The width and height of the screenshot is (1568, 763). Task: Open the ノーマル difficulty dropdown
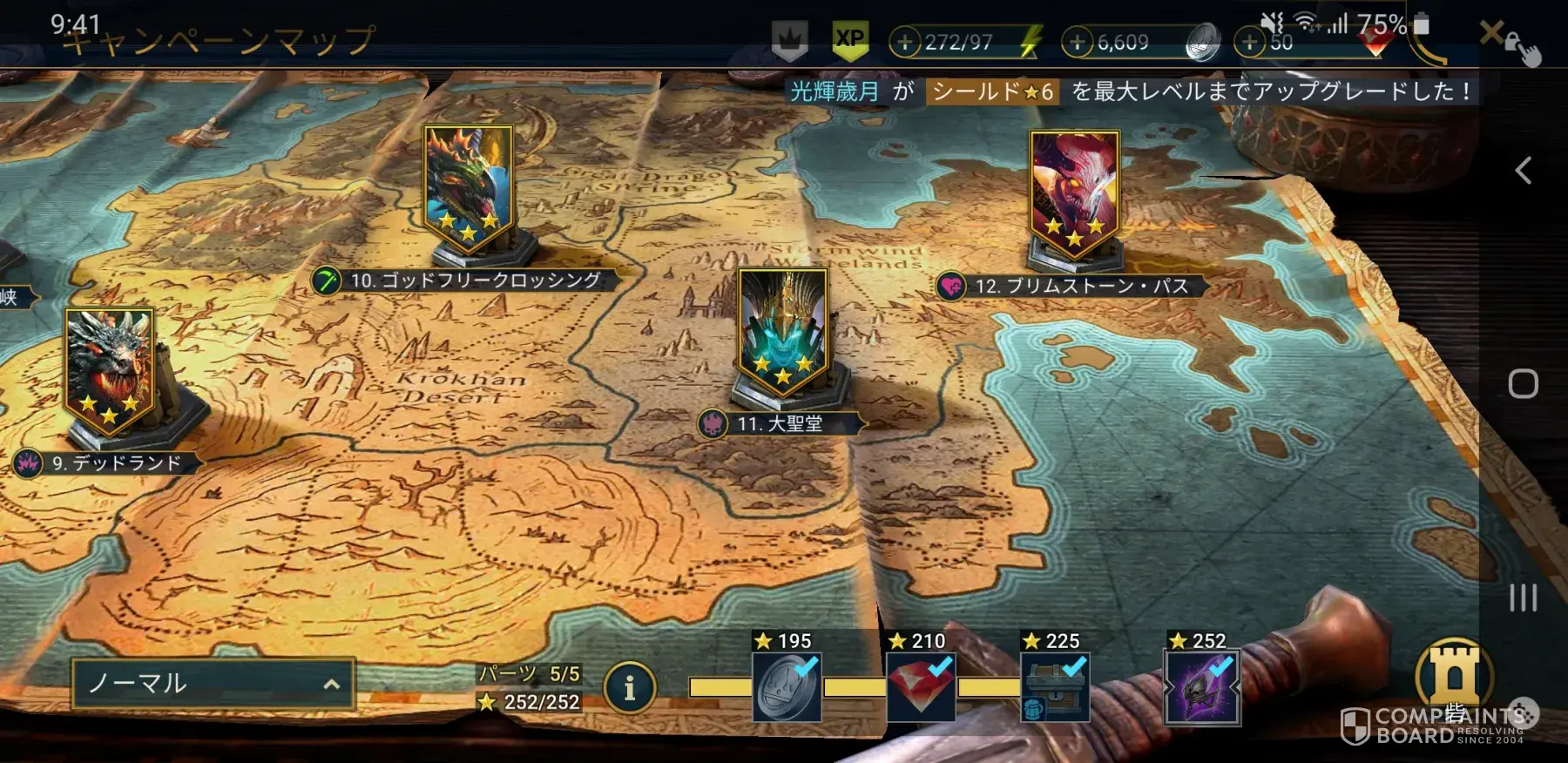(213, 683)
